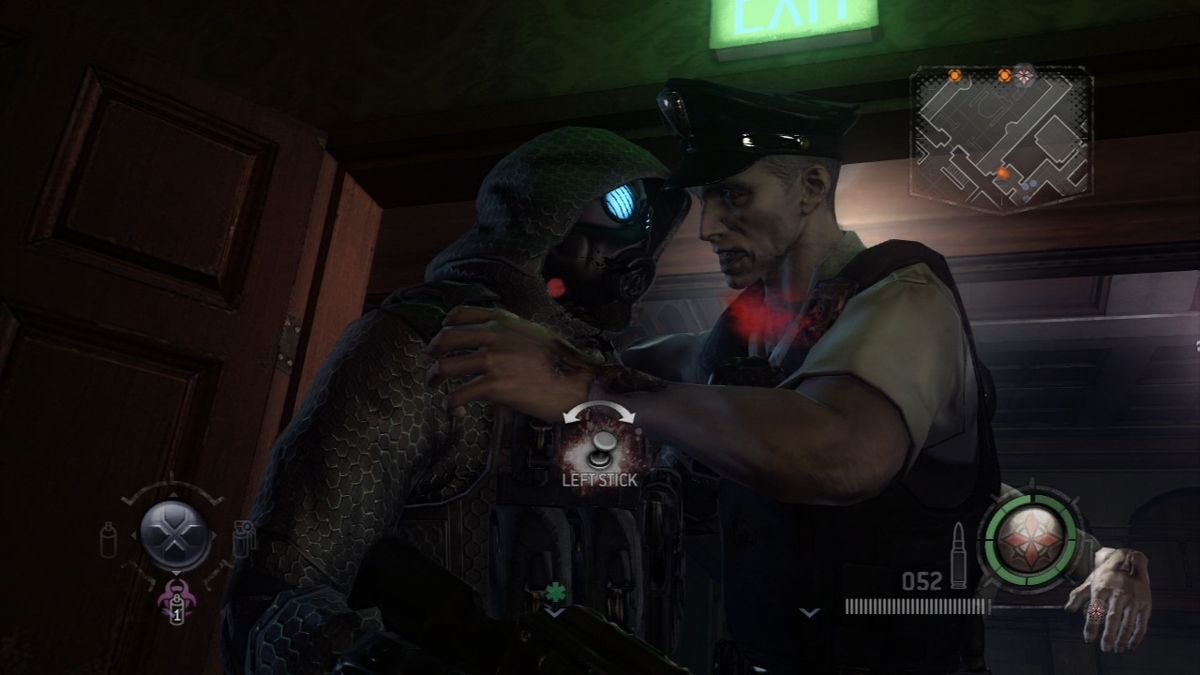Click the orange marker in the minimap center
Viewport: 1200px width, 675px height.
[x=1002, y=173]
